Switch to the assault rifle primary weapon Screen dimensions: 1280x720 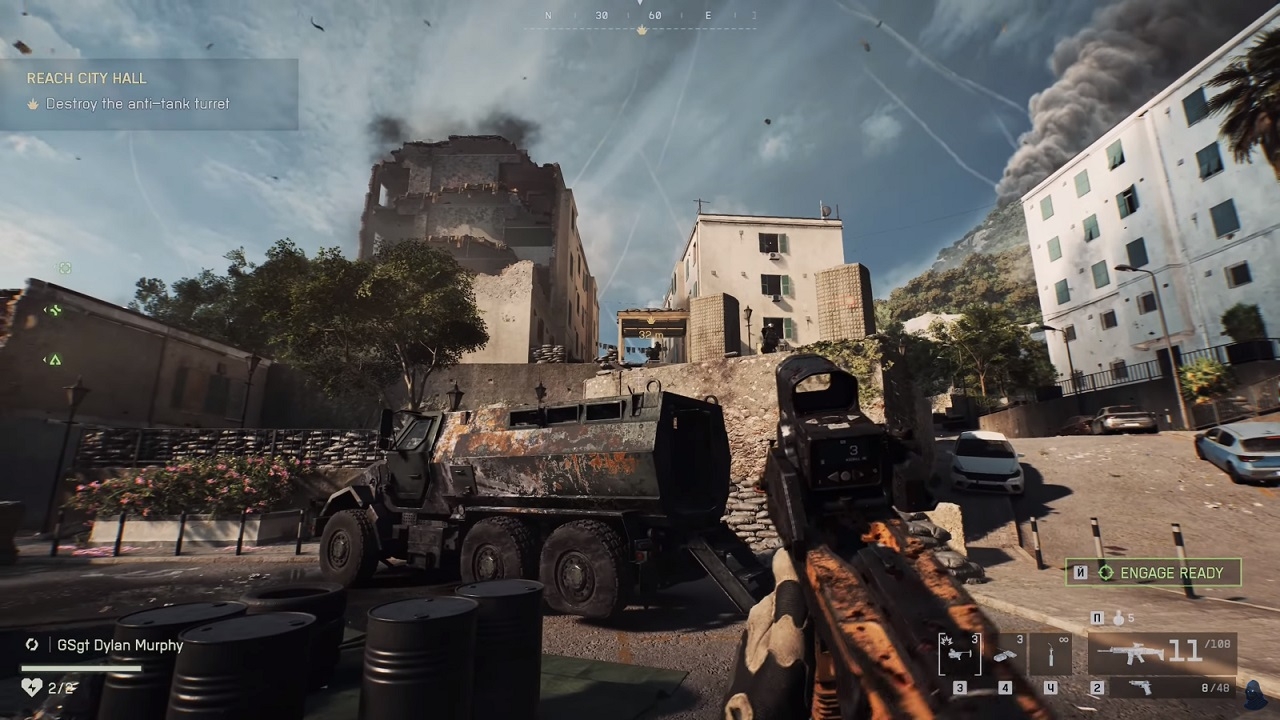pos(1162,653)
